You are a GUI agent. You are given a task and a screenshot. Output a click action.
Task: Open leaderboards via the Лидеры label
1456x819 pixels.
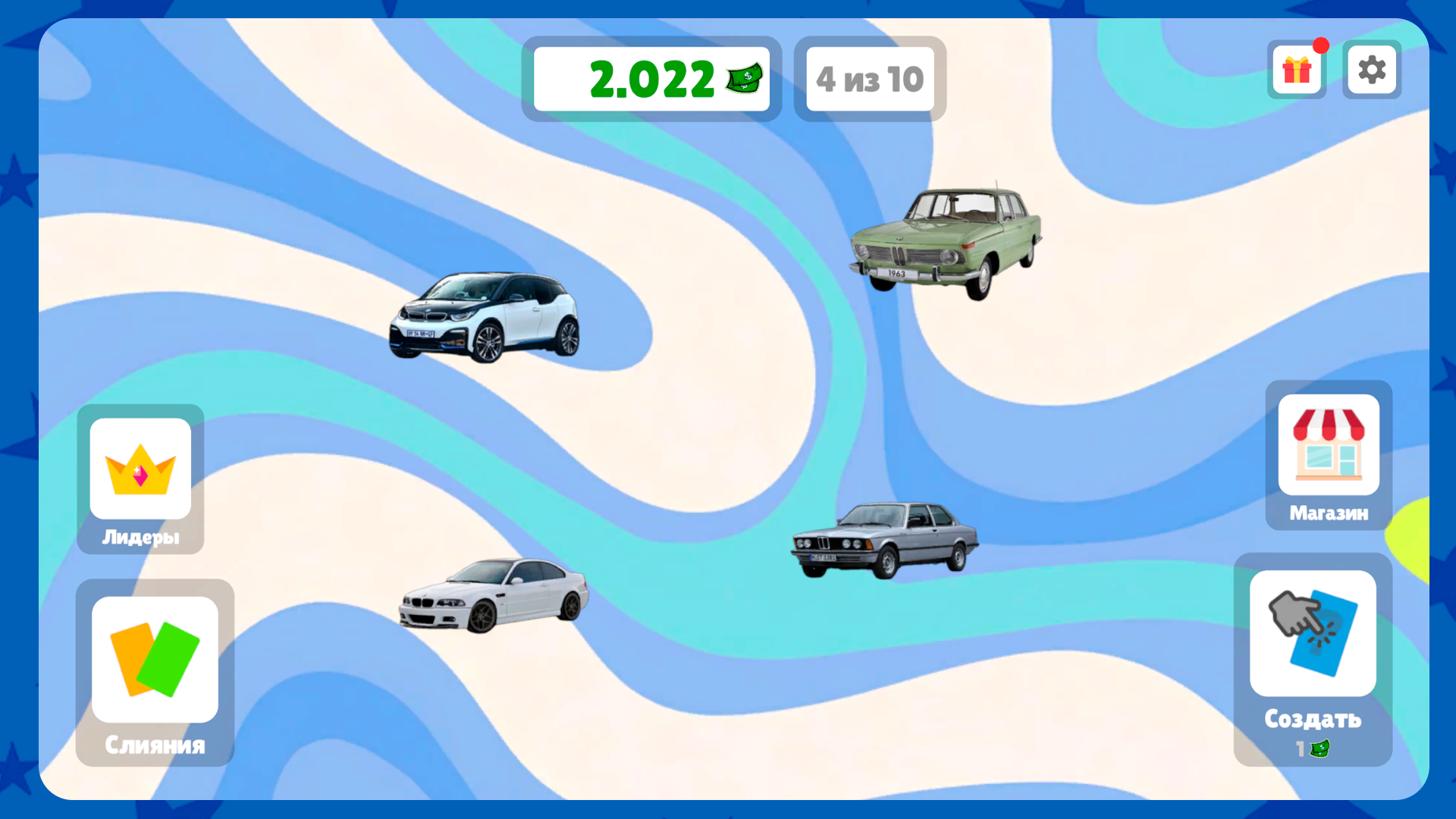141,538
